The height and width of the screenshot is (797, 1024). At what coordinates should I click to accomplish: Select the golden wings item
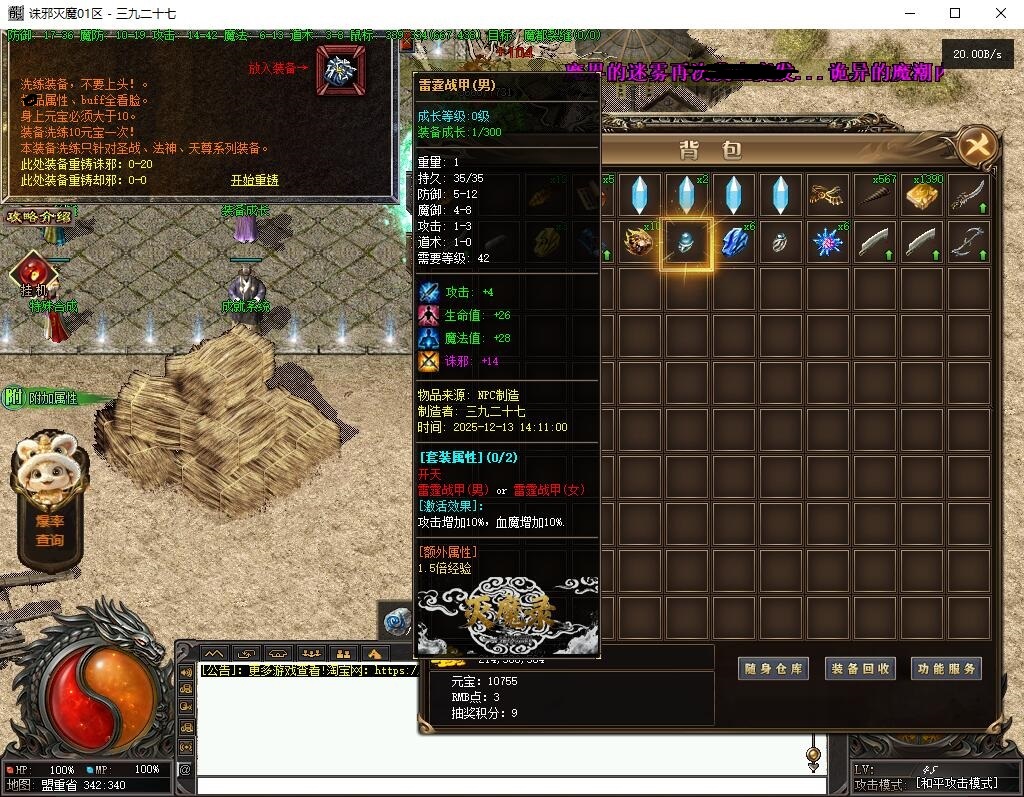(828, 194)
